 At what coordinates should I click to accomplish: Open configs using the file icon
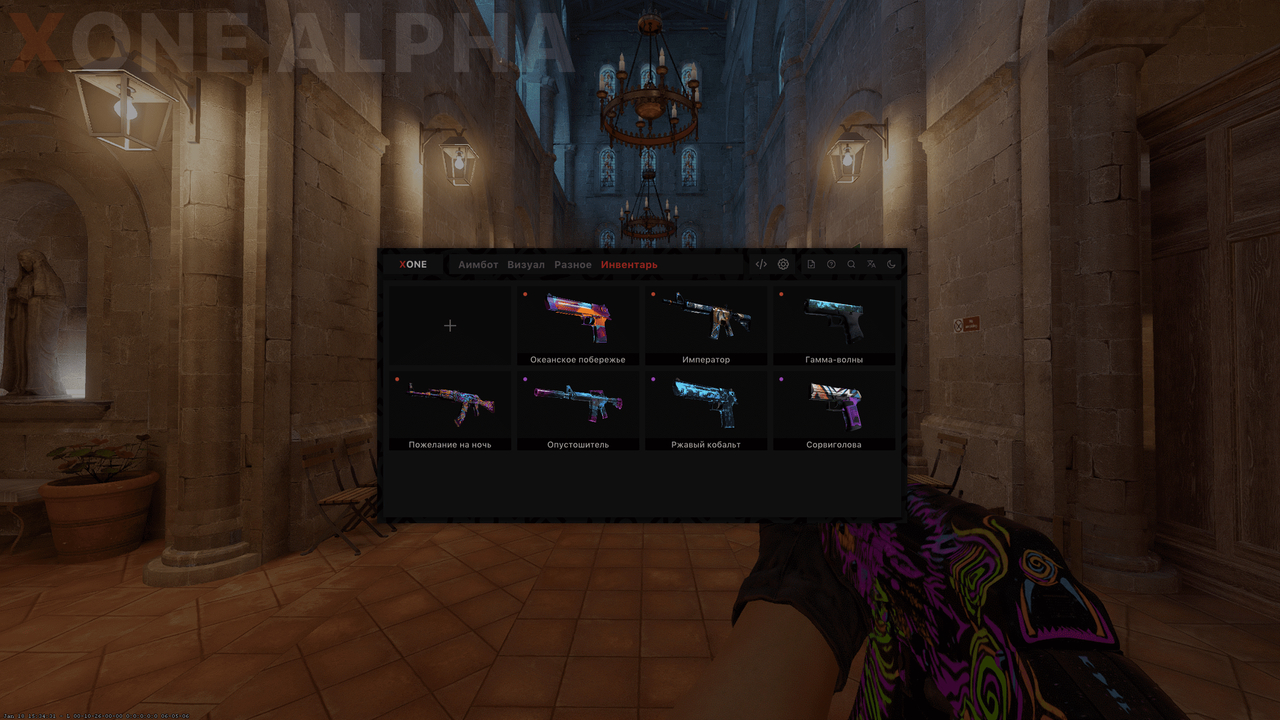point(812,264)
